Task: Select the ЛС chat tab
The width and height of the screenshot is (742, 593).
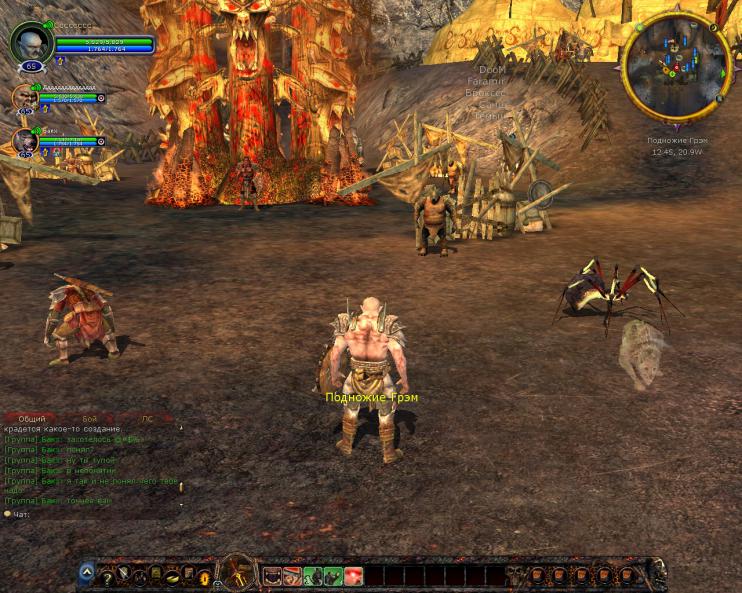Action: 147,419
